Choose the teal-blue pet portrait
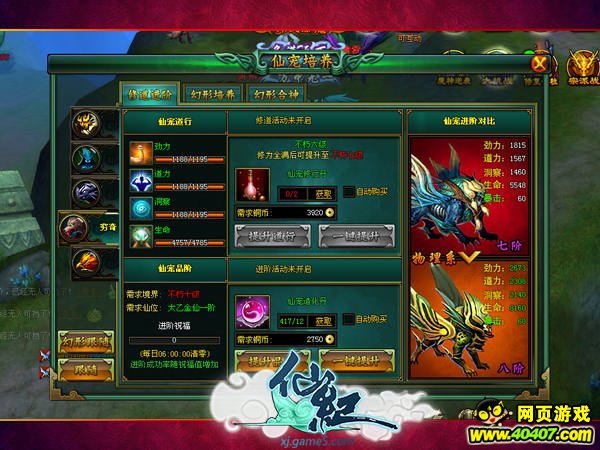The image size is (600, 450). pyautogui.click(x=86, y=158)
